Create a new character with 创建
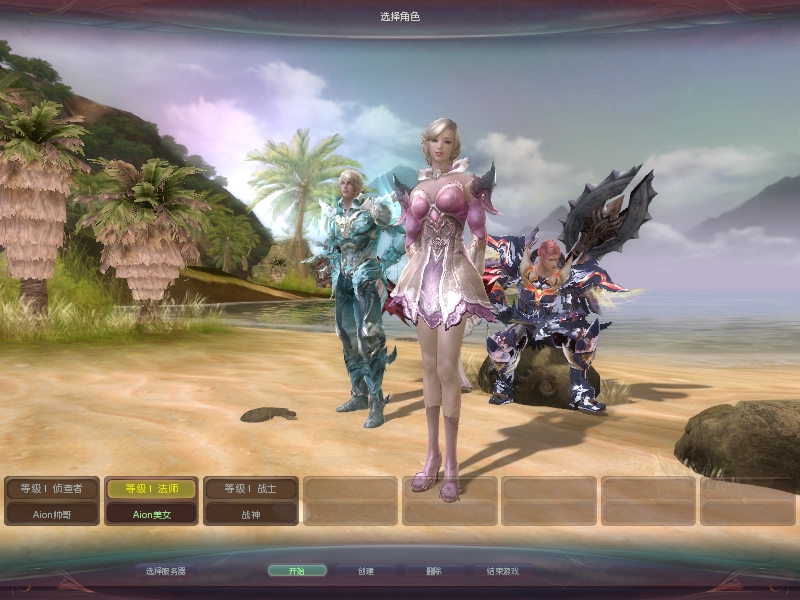The image size is (800, 600). (x=365, y=571)
